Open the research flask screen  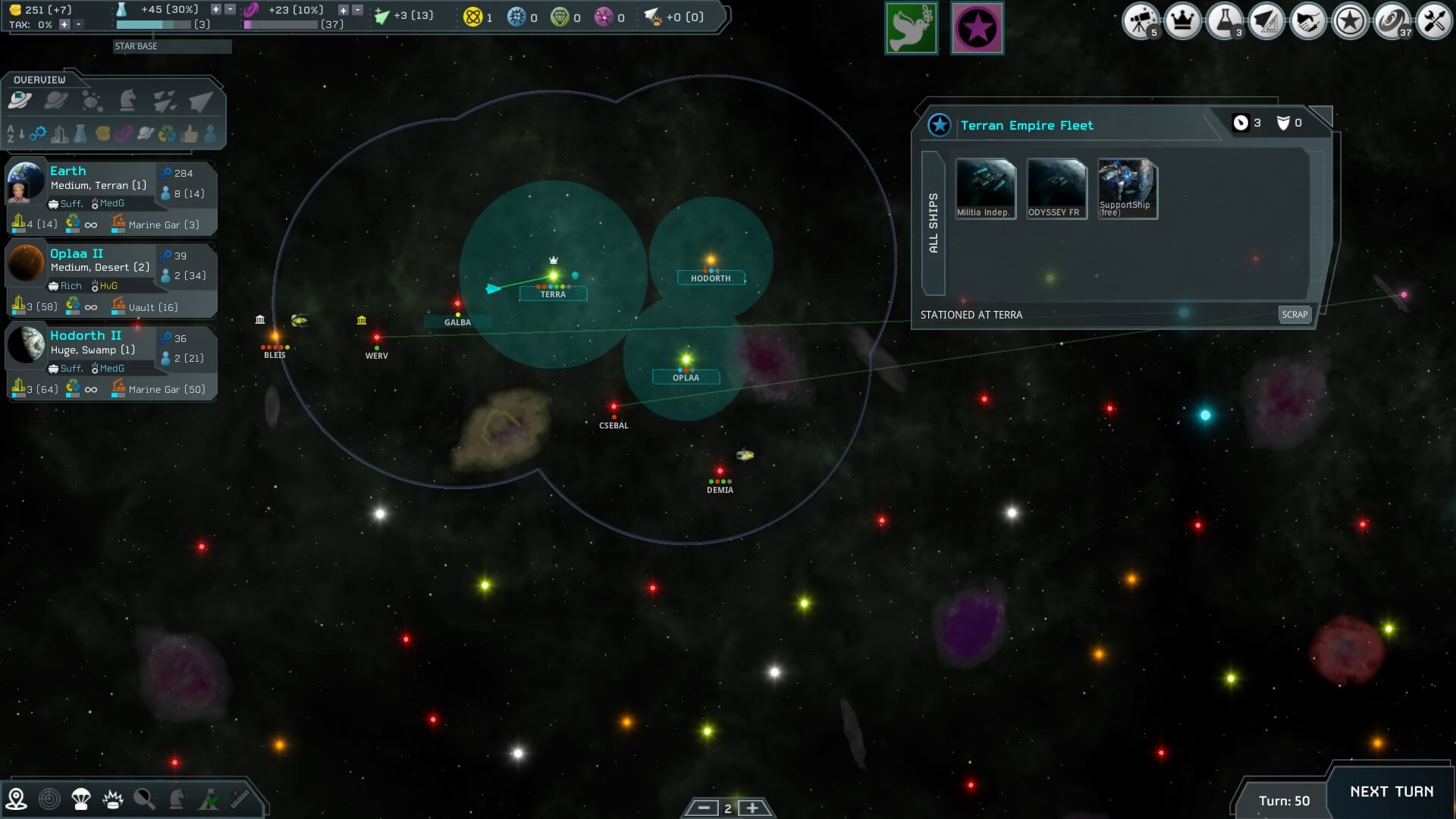[x=1224, y=21]
